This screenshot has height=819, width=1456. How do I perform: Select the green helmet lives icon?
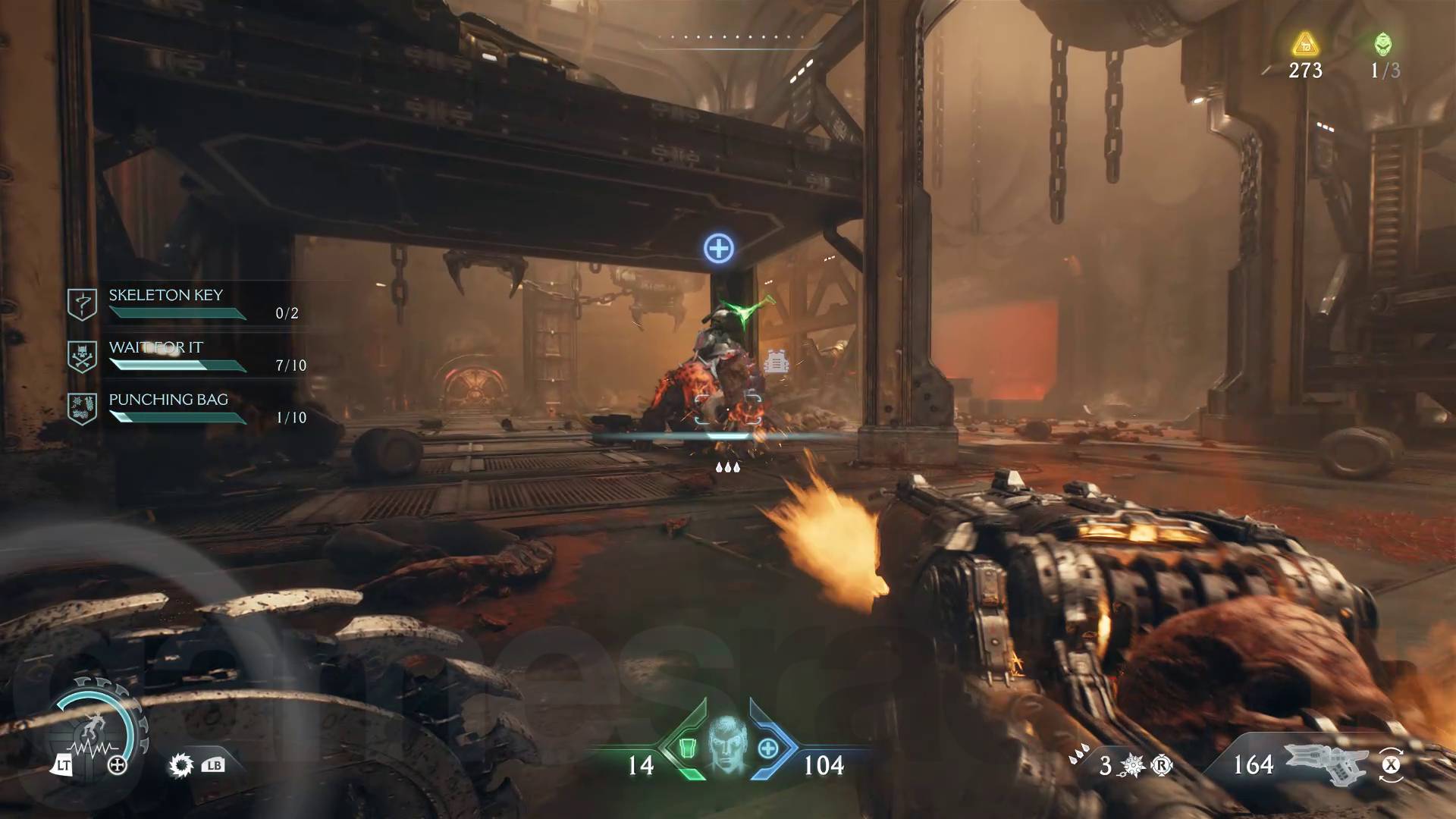(1384, 45)
